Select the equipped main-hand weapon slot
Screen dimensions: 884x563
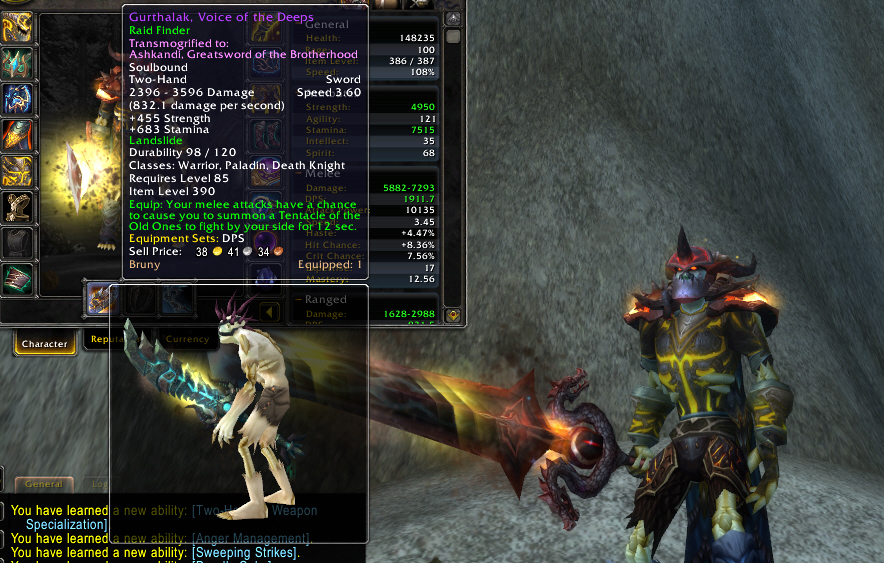[x=101, y=298]
